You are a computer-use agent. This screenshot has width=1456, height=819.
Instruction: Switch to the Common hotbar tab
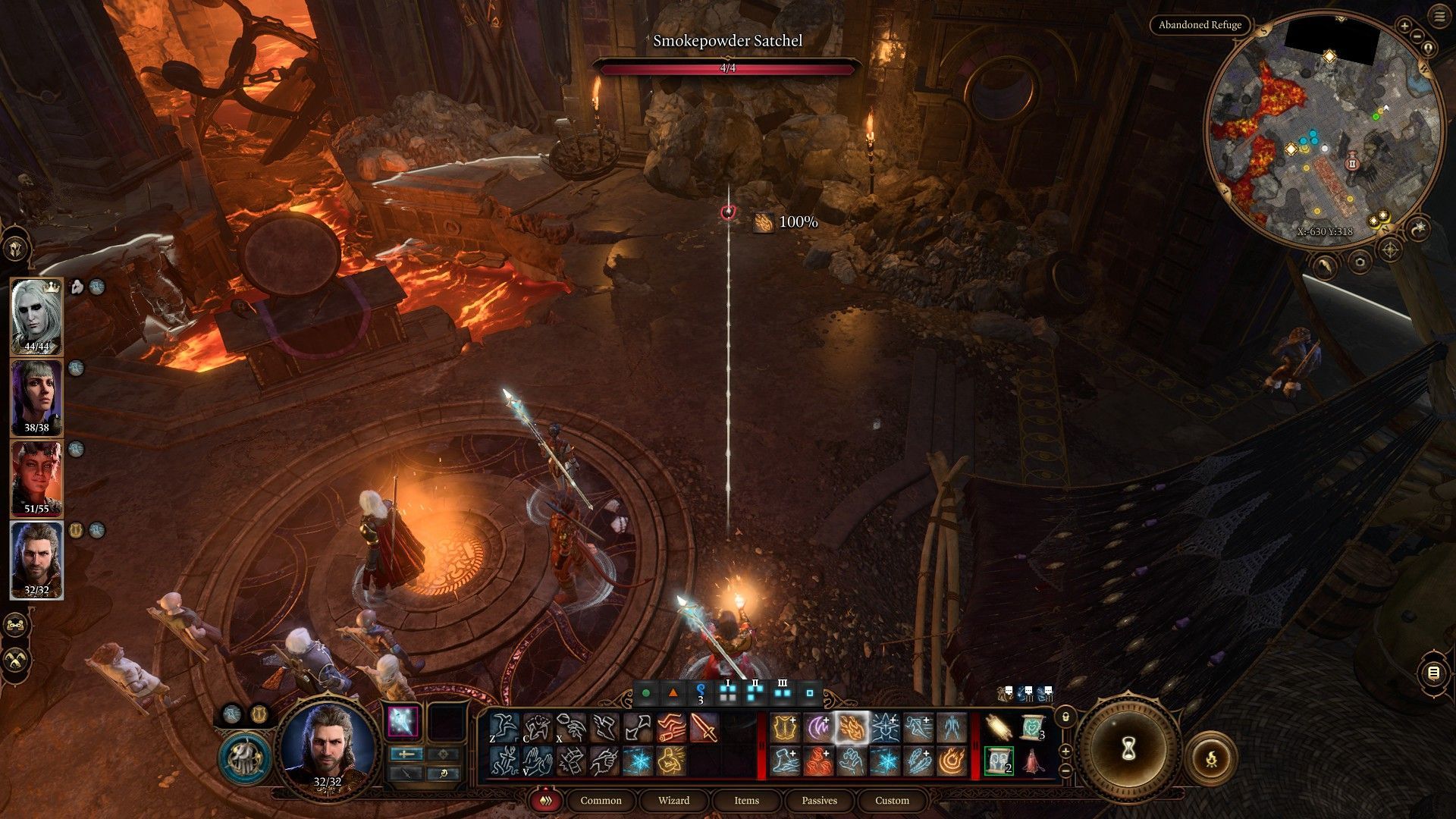[601, 800]
